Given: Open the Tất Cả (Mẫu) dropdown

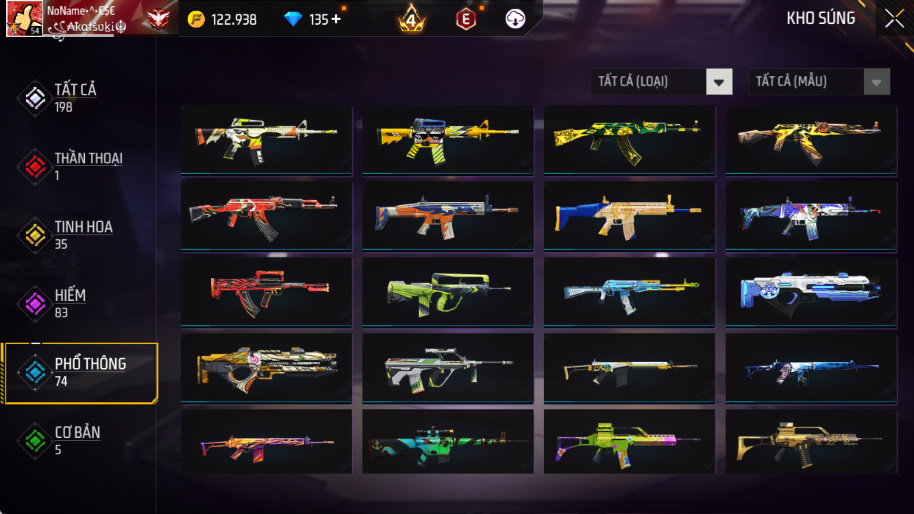Looking at the screenshot, I should (819, 81).
